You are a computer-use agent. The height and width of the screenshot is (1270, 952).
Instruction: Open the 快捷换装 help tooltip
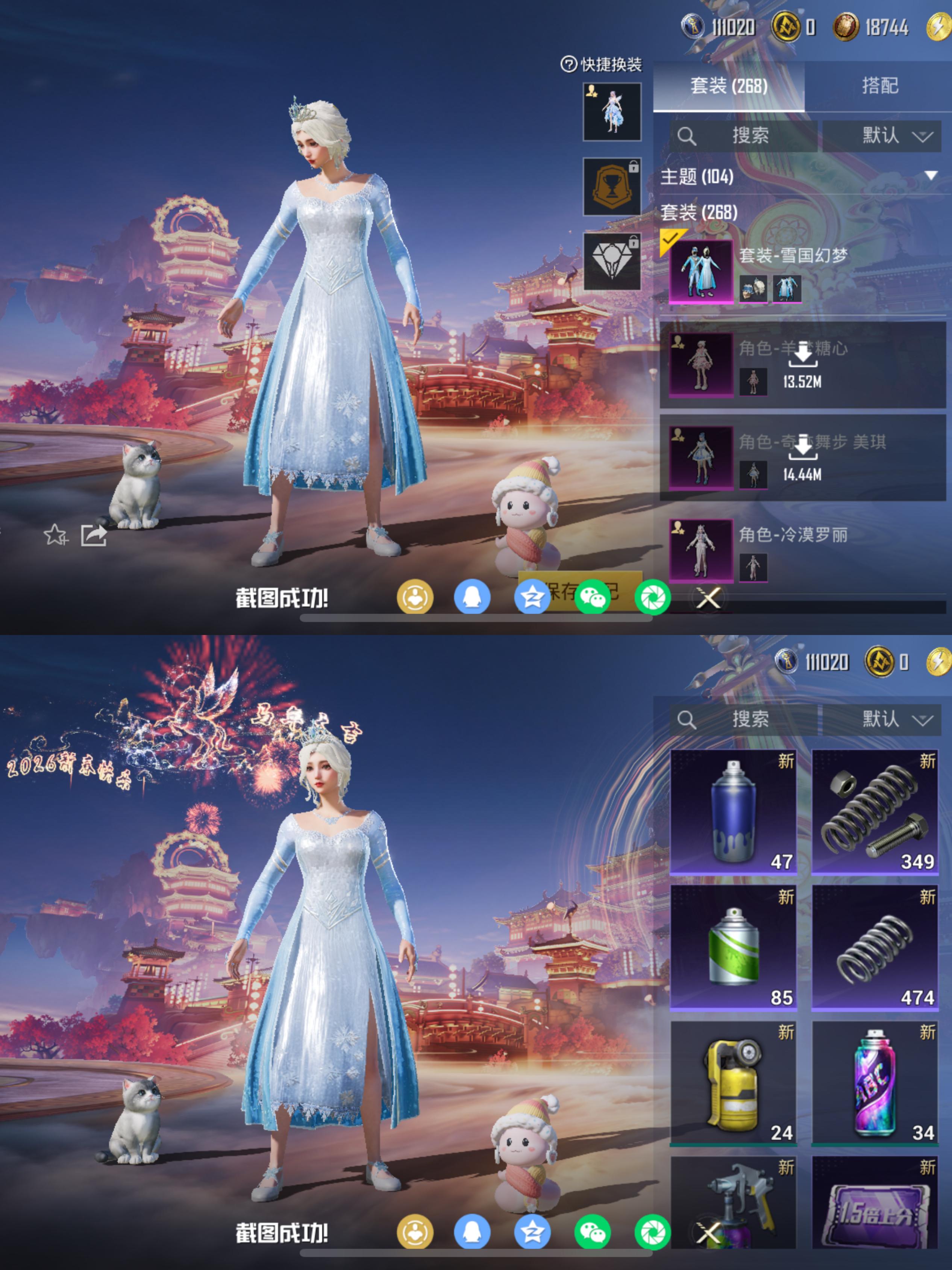(568, 64)
